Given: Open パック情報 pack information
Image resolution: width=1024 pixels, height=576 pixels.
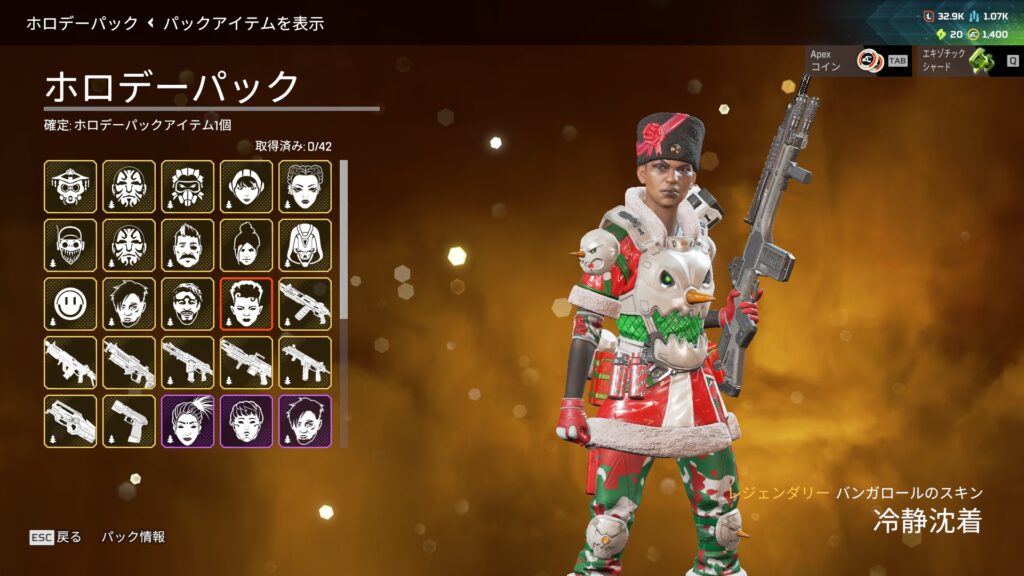Looking at the screenshot, I should click(x=133, y=537).
